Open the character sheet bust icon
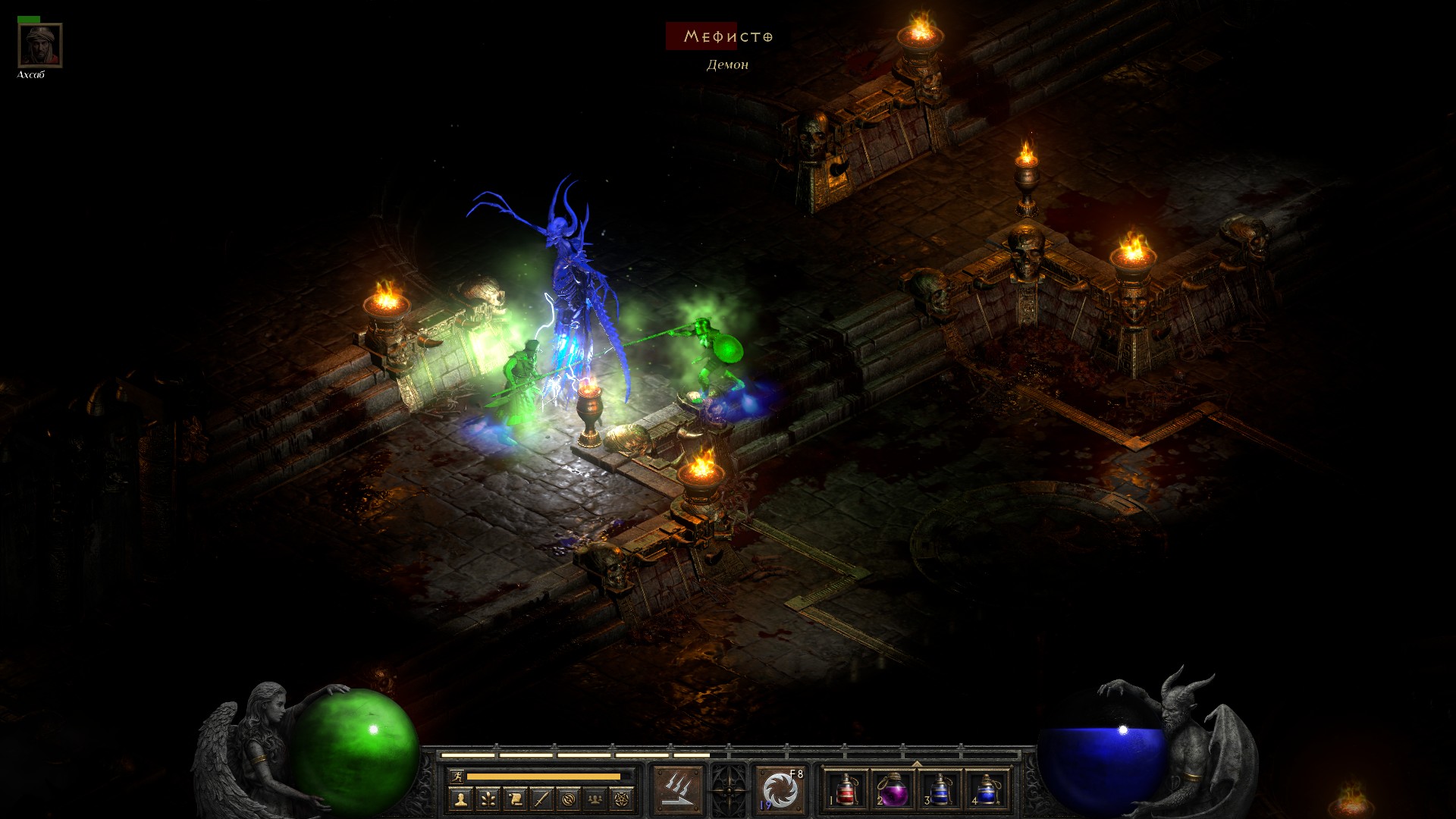 point(460,799)
